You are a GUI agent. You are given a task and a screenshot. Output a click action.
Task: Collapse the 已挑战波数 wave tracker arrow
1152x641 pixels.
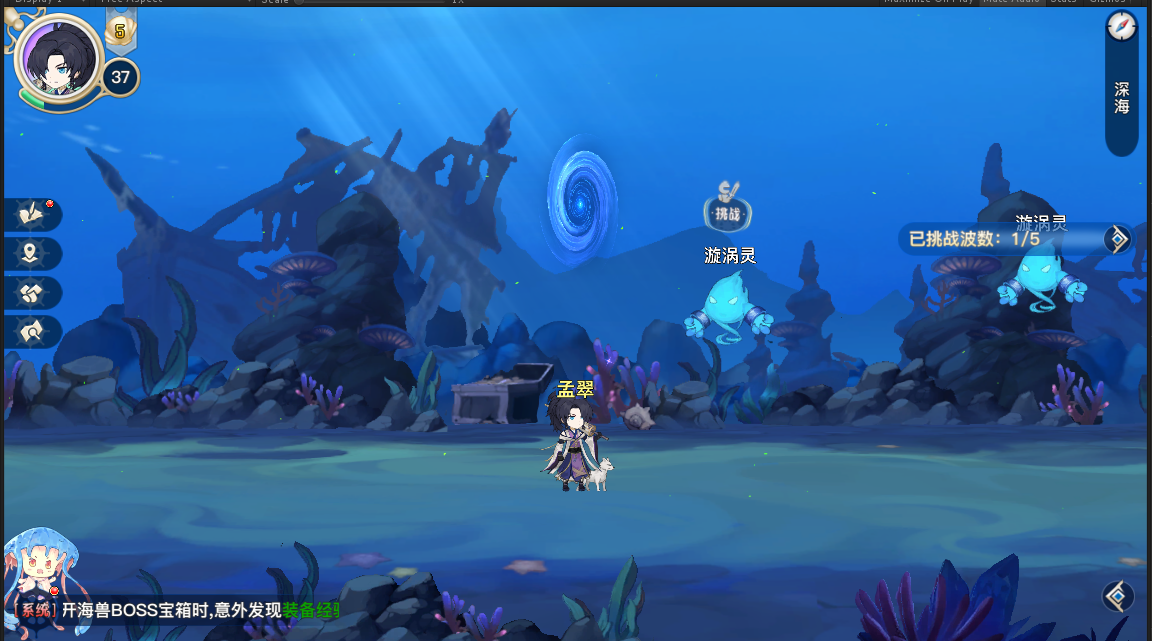coord(1117,239)
